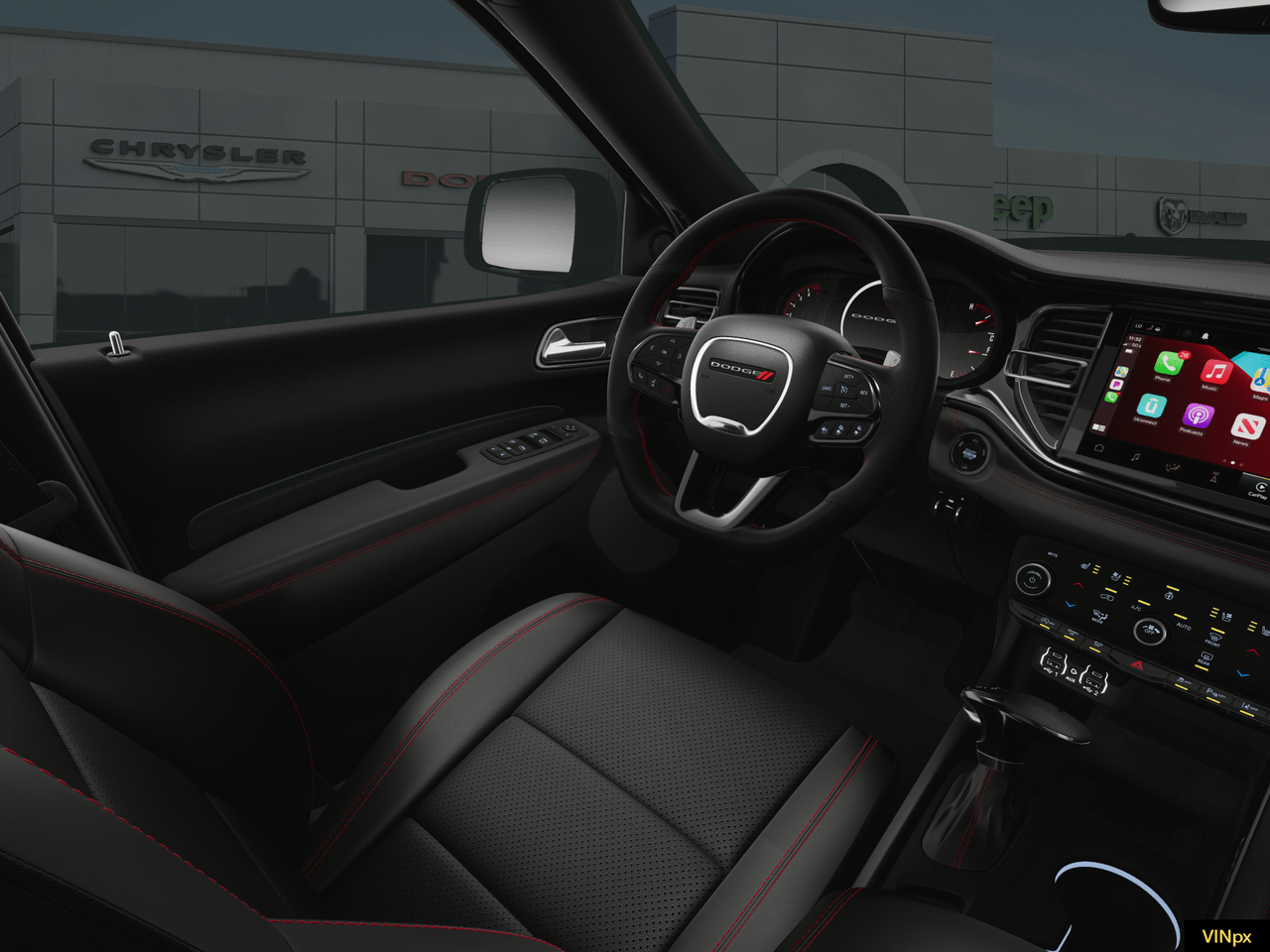The image size is (1270, 952).
Task: Open the News app
Action: pos(1246,427)
